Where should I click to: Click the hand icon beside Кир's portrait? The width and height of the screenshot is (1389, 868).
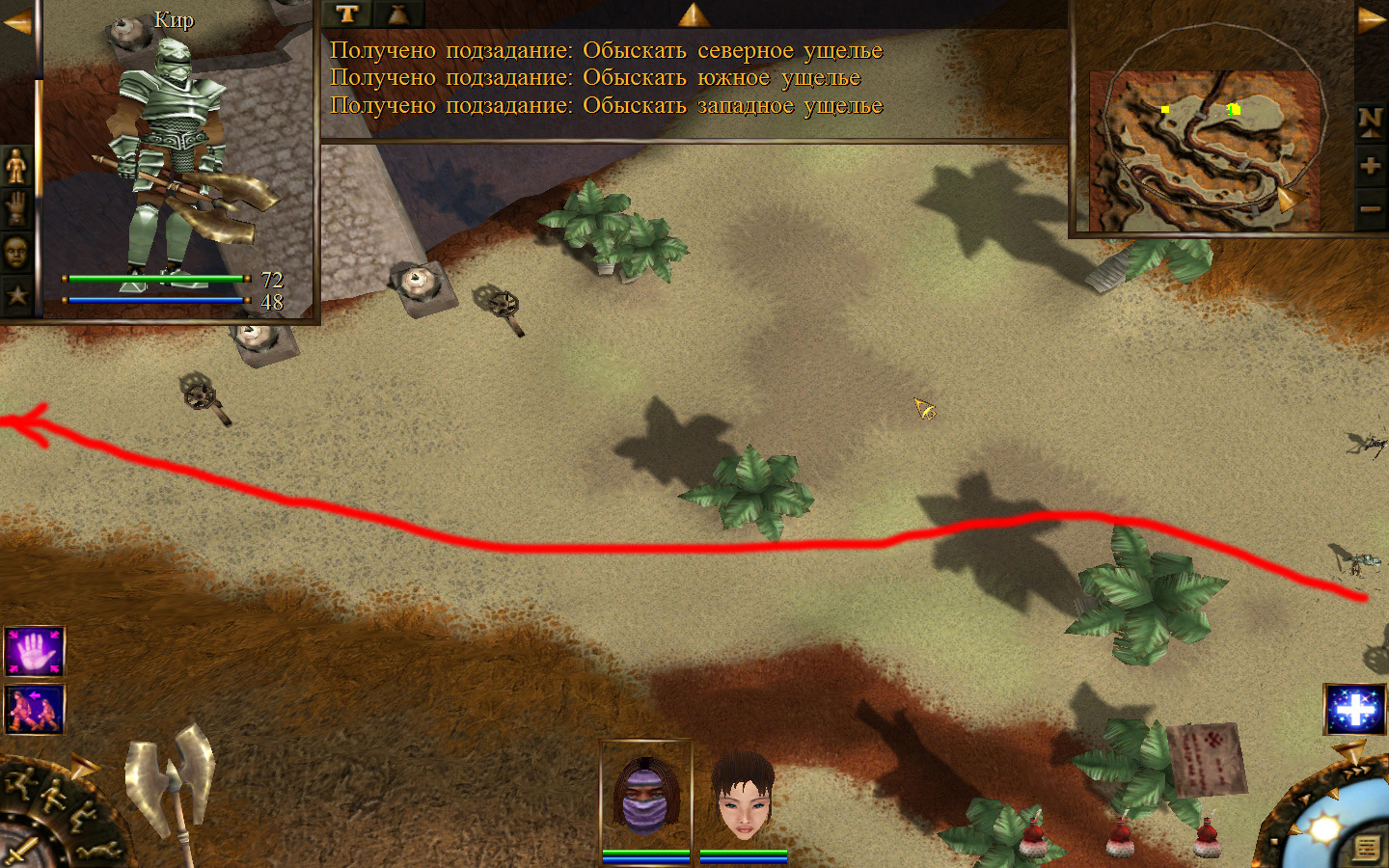[x=16, y=208]
